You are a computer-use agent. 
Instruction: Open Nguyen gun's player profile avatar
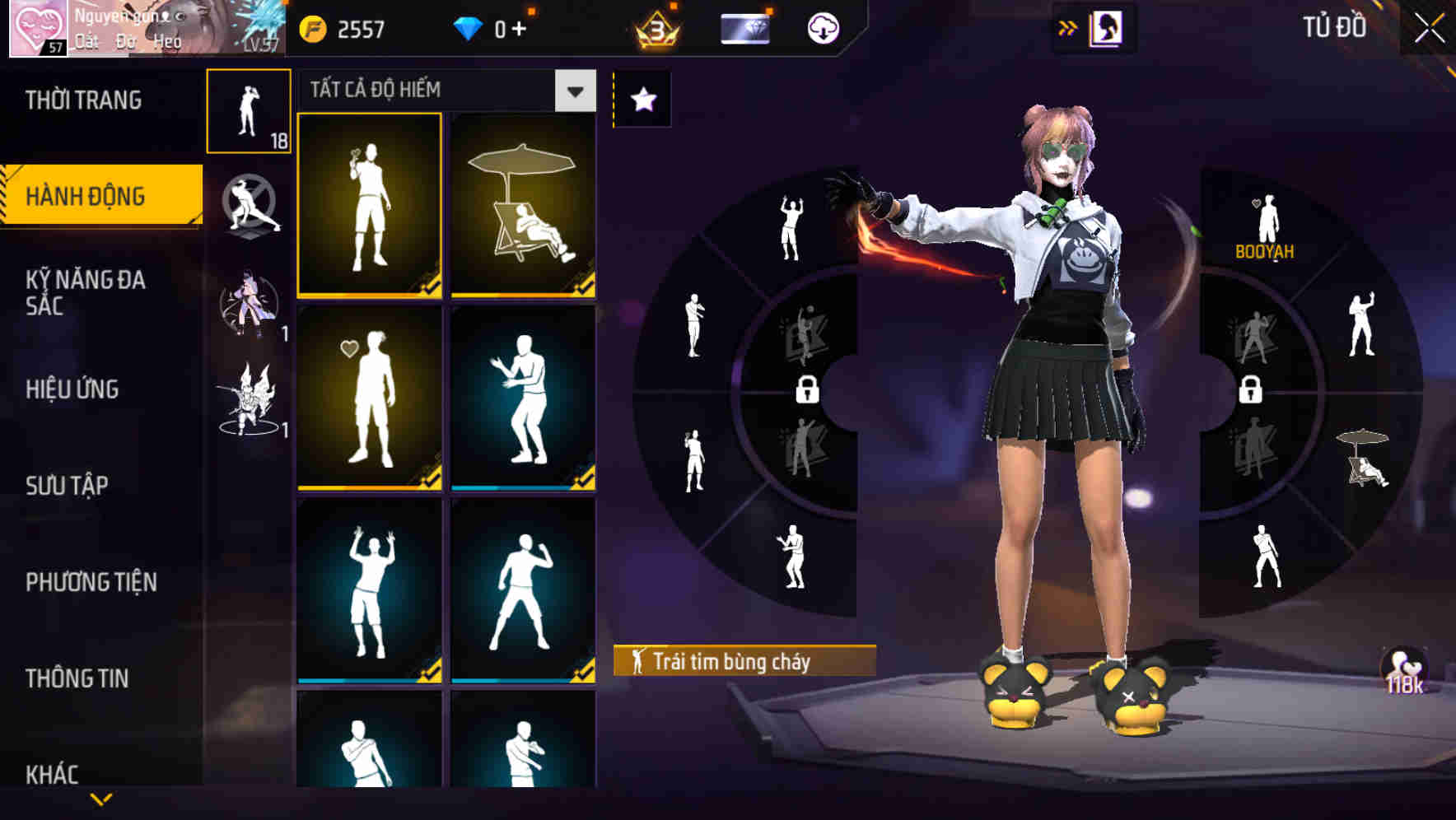point(40,29)
